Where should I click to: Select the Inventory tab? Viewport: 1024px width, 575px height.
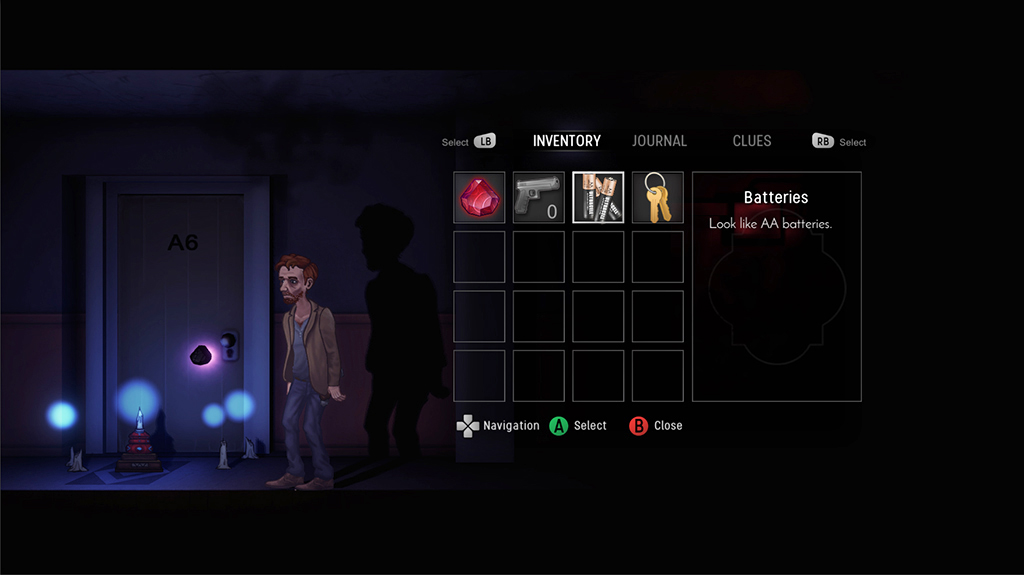point(566,141)
